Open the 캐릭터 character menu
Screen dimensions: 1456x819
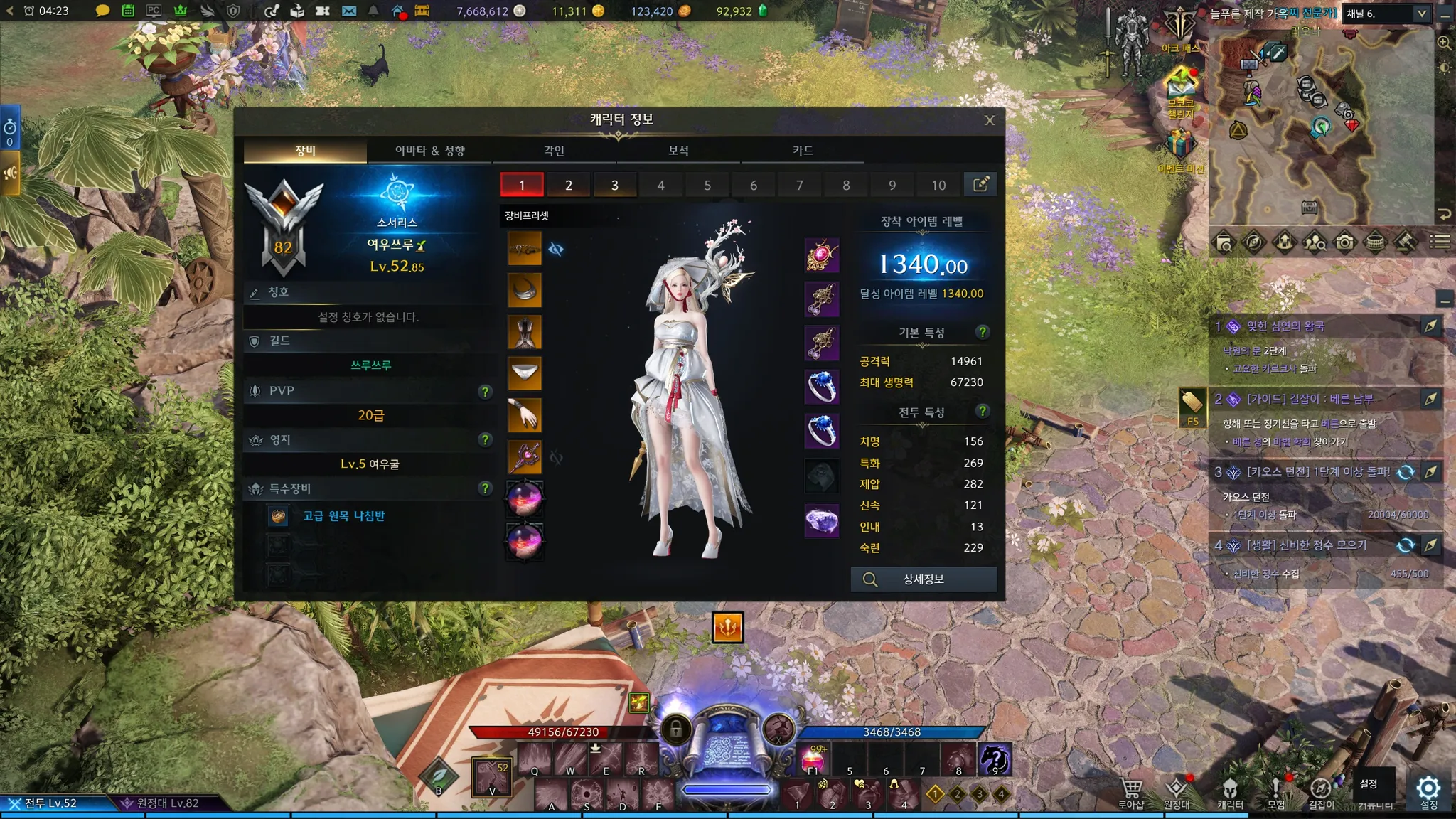click(x=1230, y=792)
